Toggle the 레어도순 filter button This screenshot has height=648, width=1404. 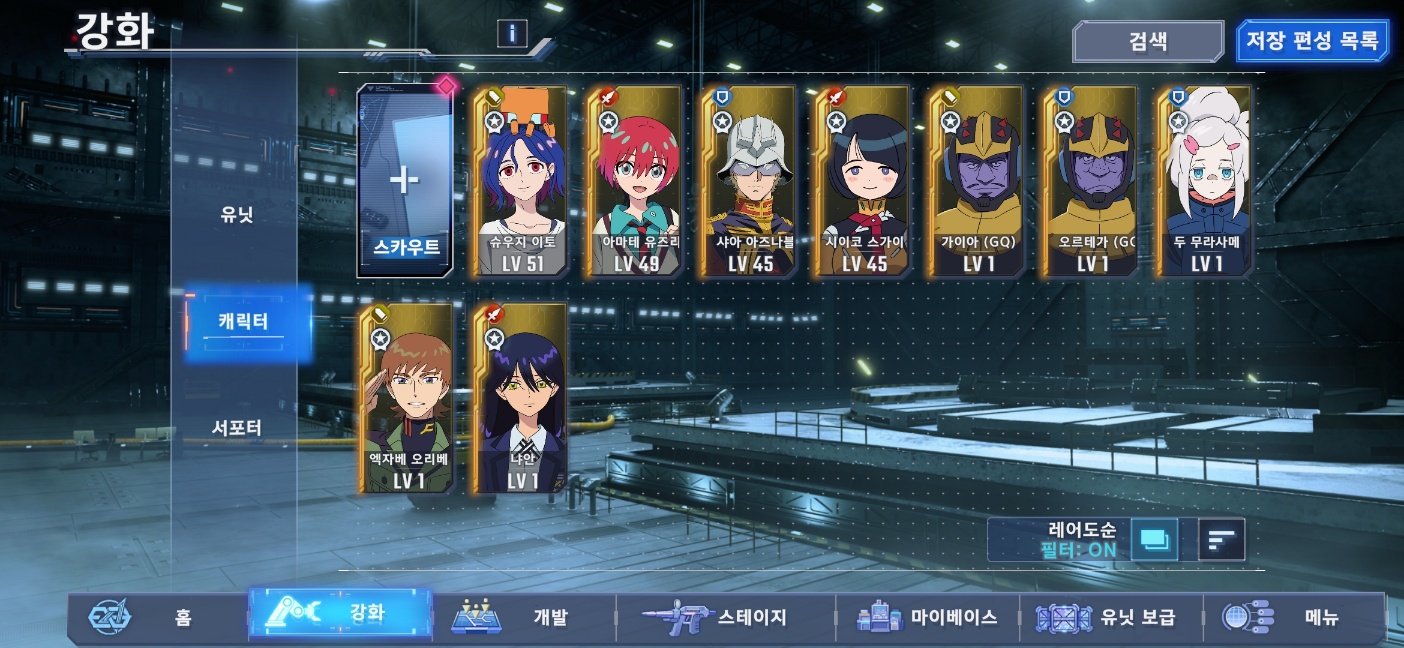[1153, 540]
